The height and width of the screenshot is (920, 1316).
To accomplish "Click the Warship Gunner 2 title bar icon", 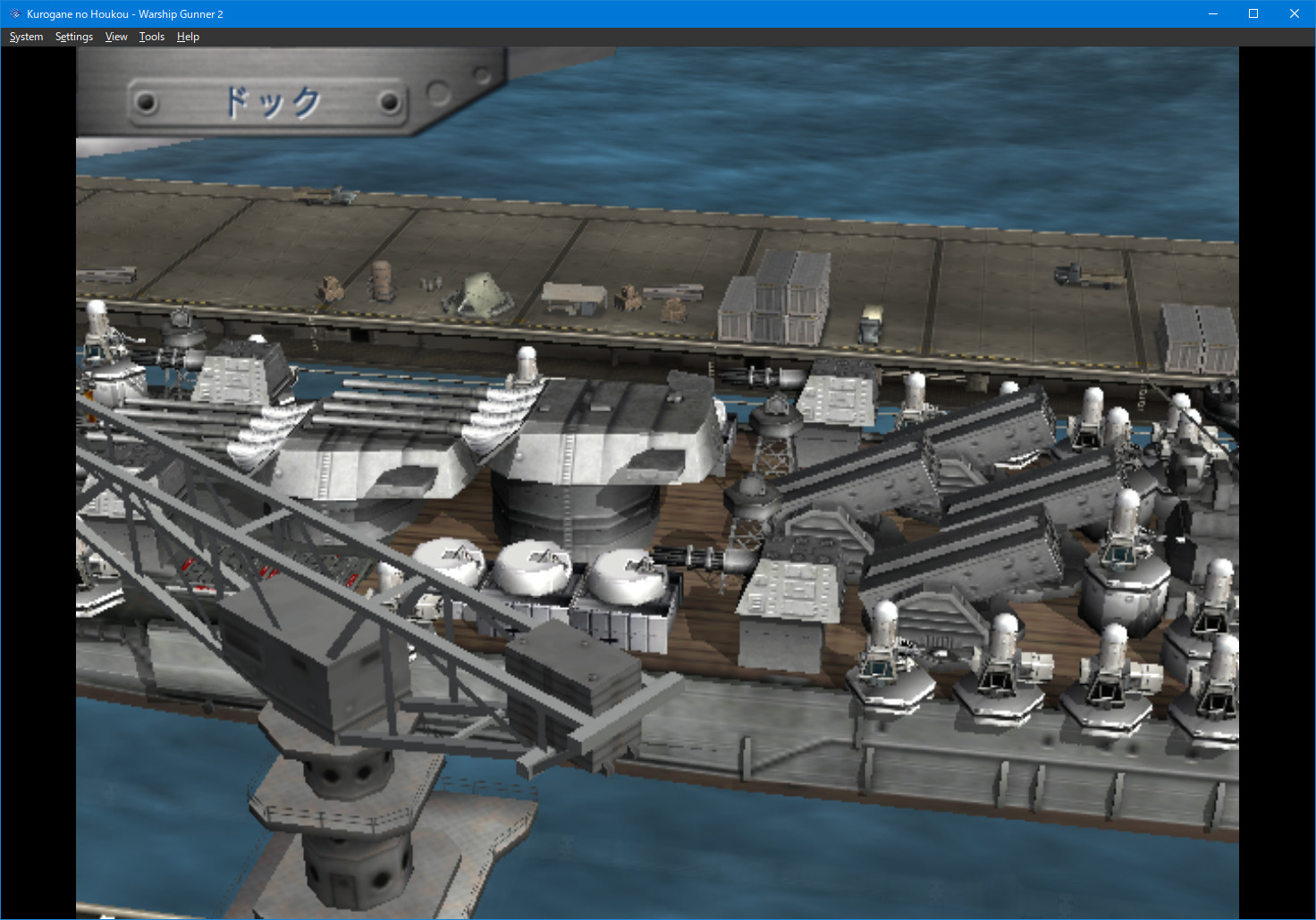I will pyautogui.click(x=13, y=13).
